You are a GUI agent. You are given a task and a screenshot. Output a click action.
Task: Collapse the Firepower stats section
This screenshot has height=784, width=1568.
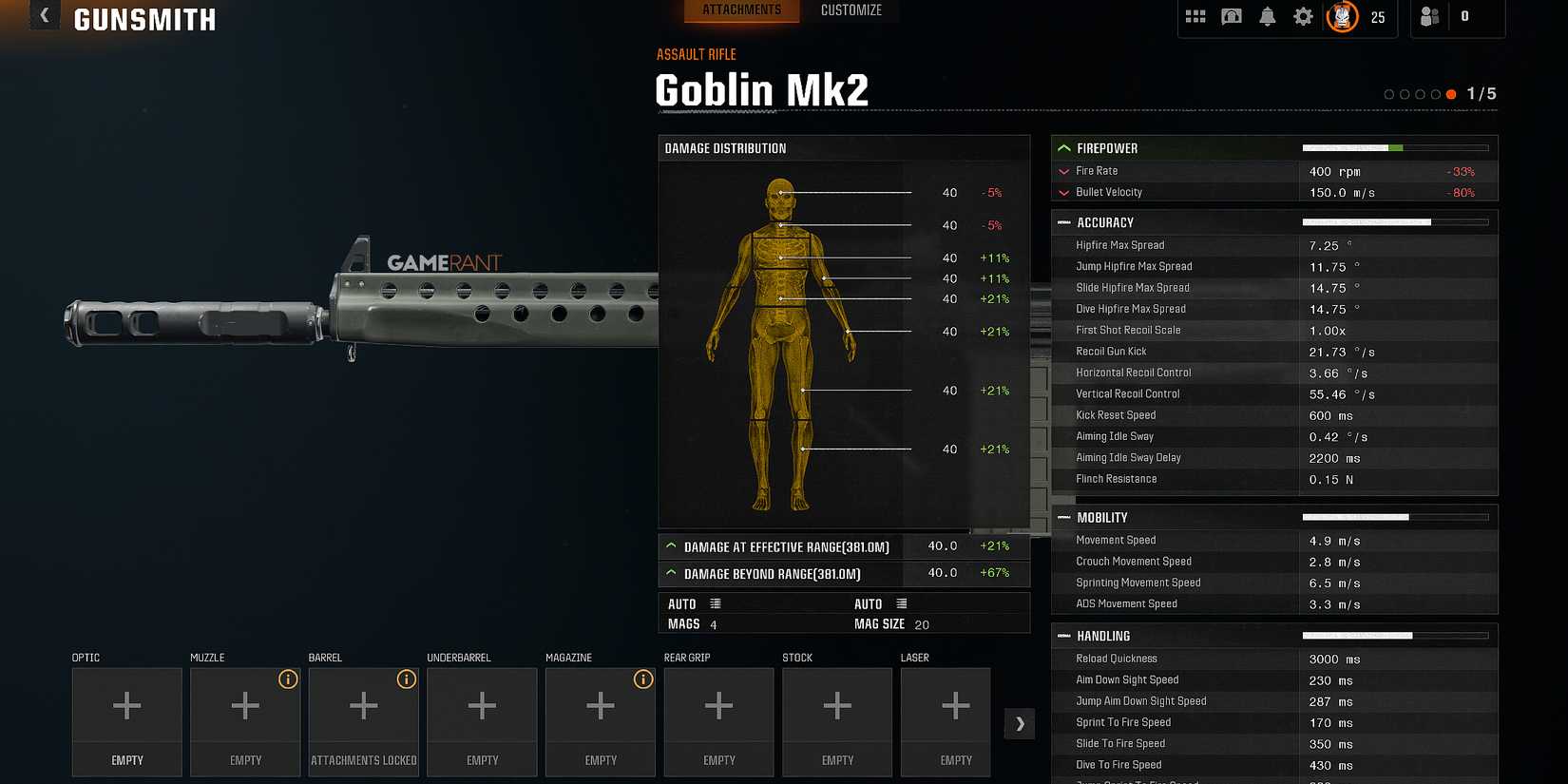[1063, 148]
